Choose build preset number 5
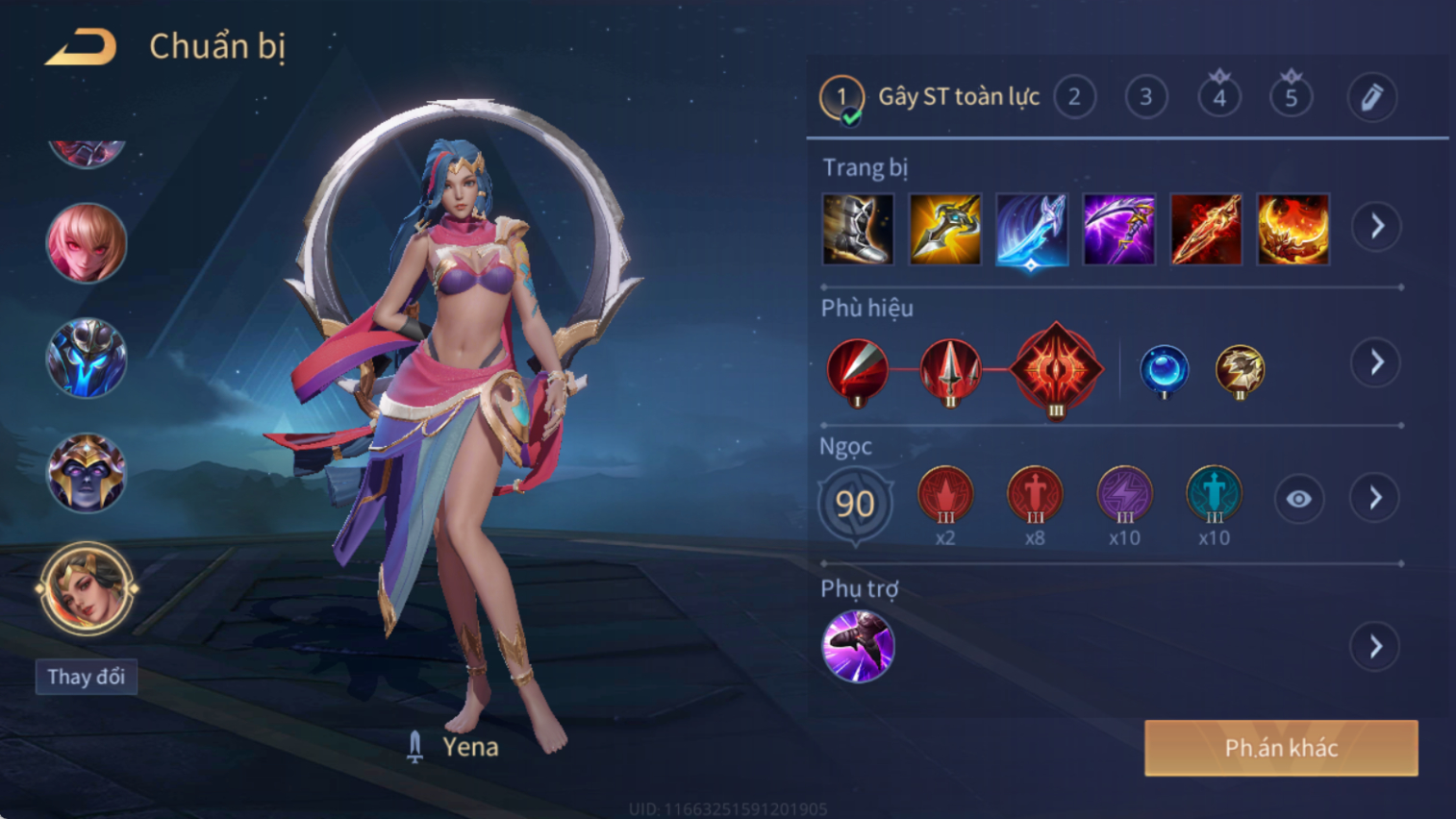 tap(1291, 97)
